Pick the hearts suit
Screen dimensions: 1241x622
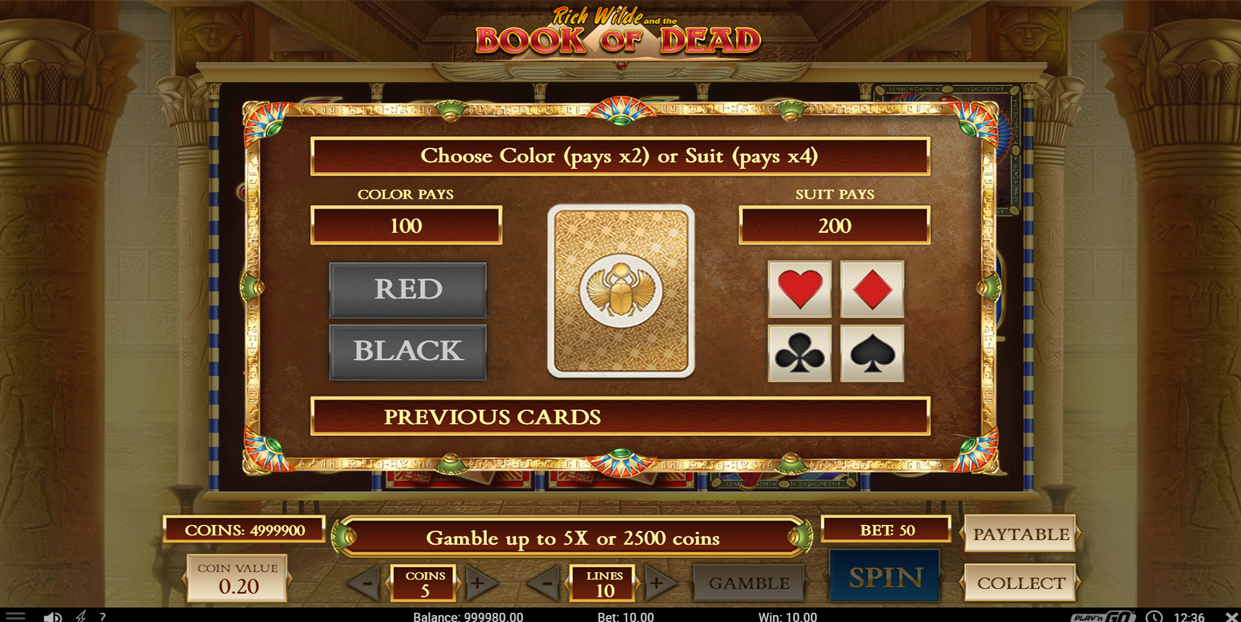point(799,289)
